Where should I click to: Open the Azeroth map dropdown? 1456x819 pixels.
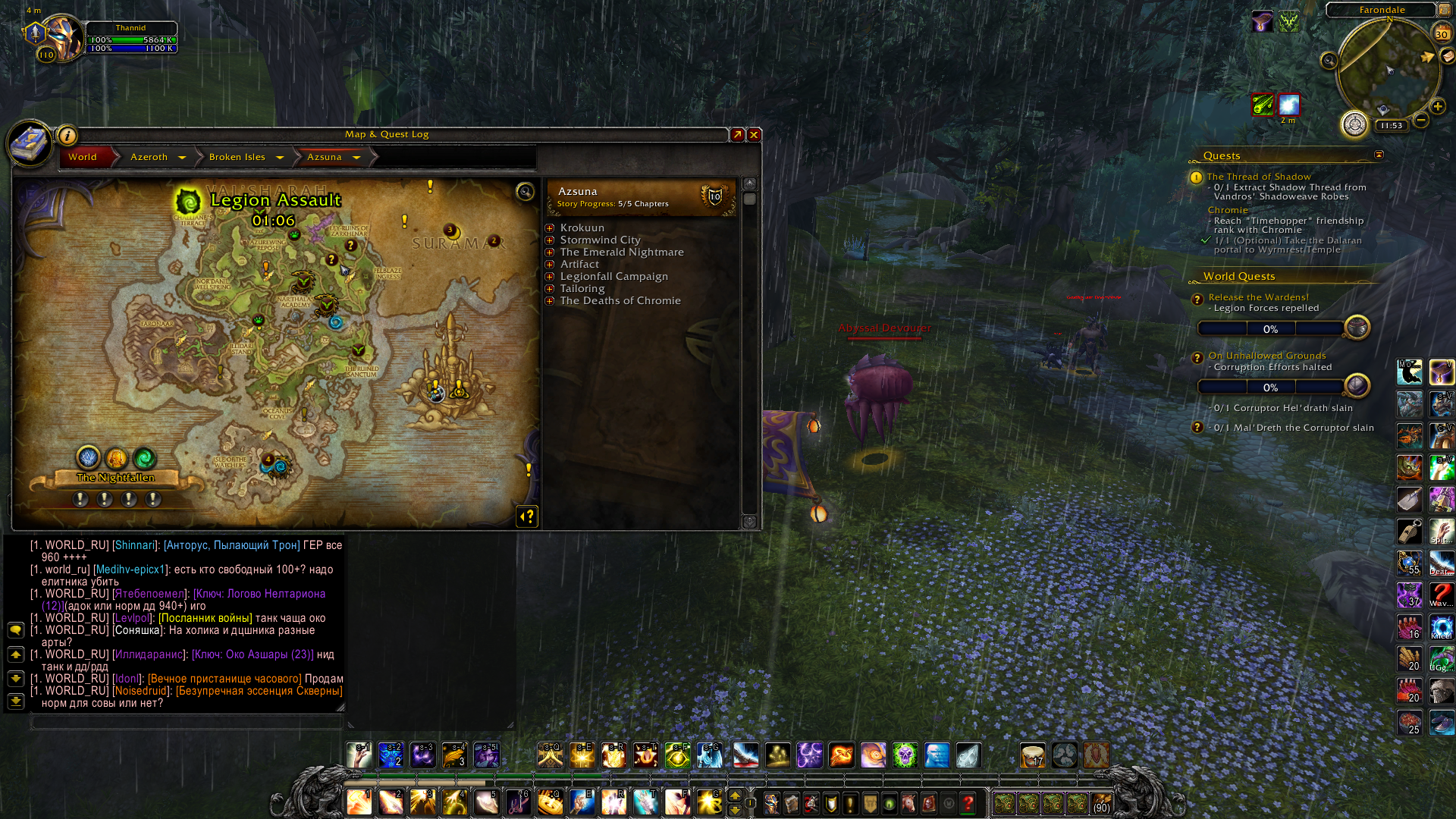tap(182, 158)
